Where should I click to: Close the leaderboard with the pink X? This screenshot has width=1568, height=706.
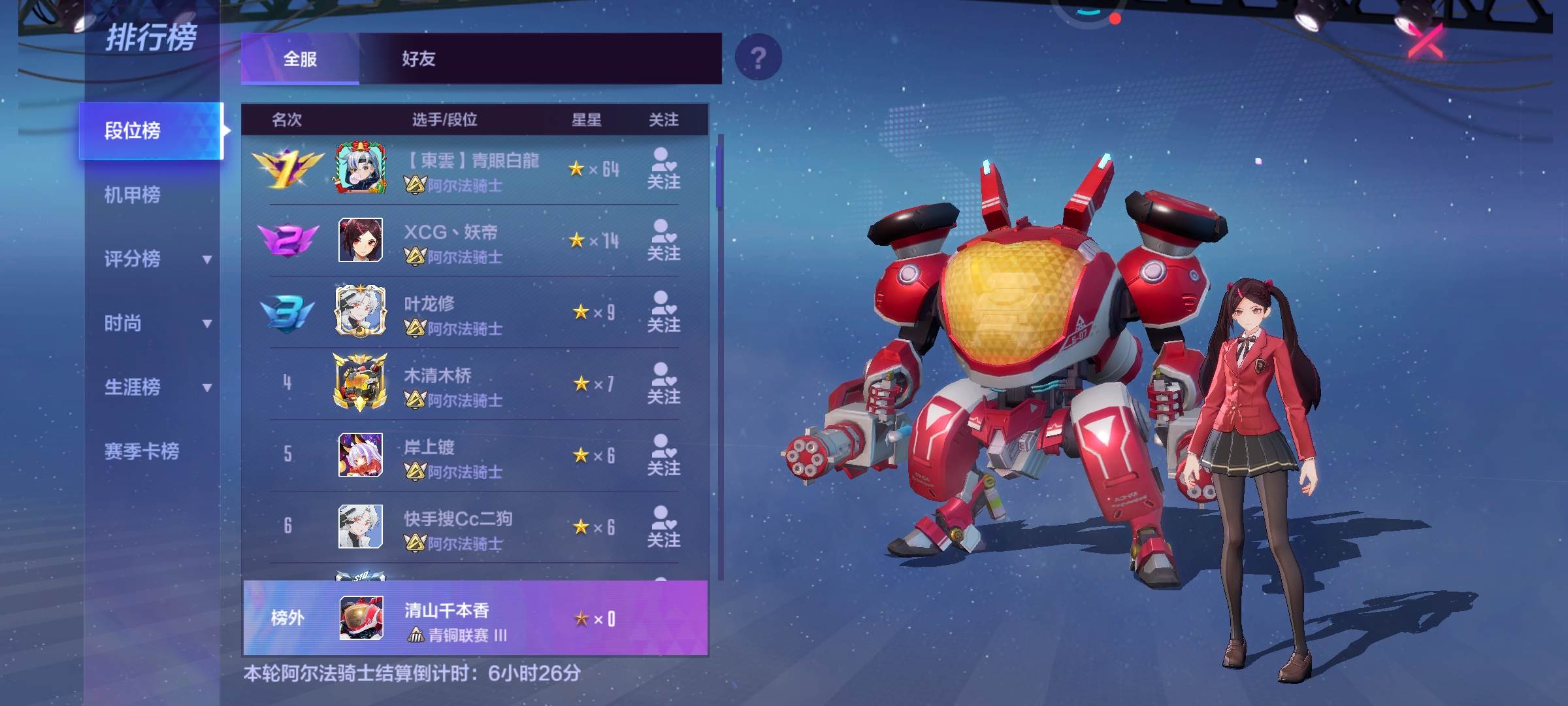pos(1426,41)
